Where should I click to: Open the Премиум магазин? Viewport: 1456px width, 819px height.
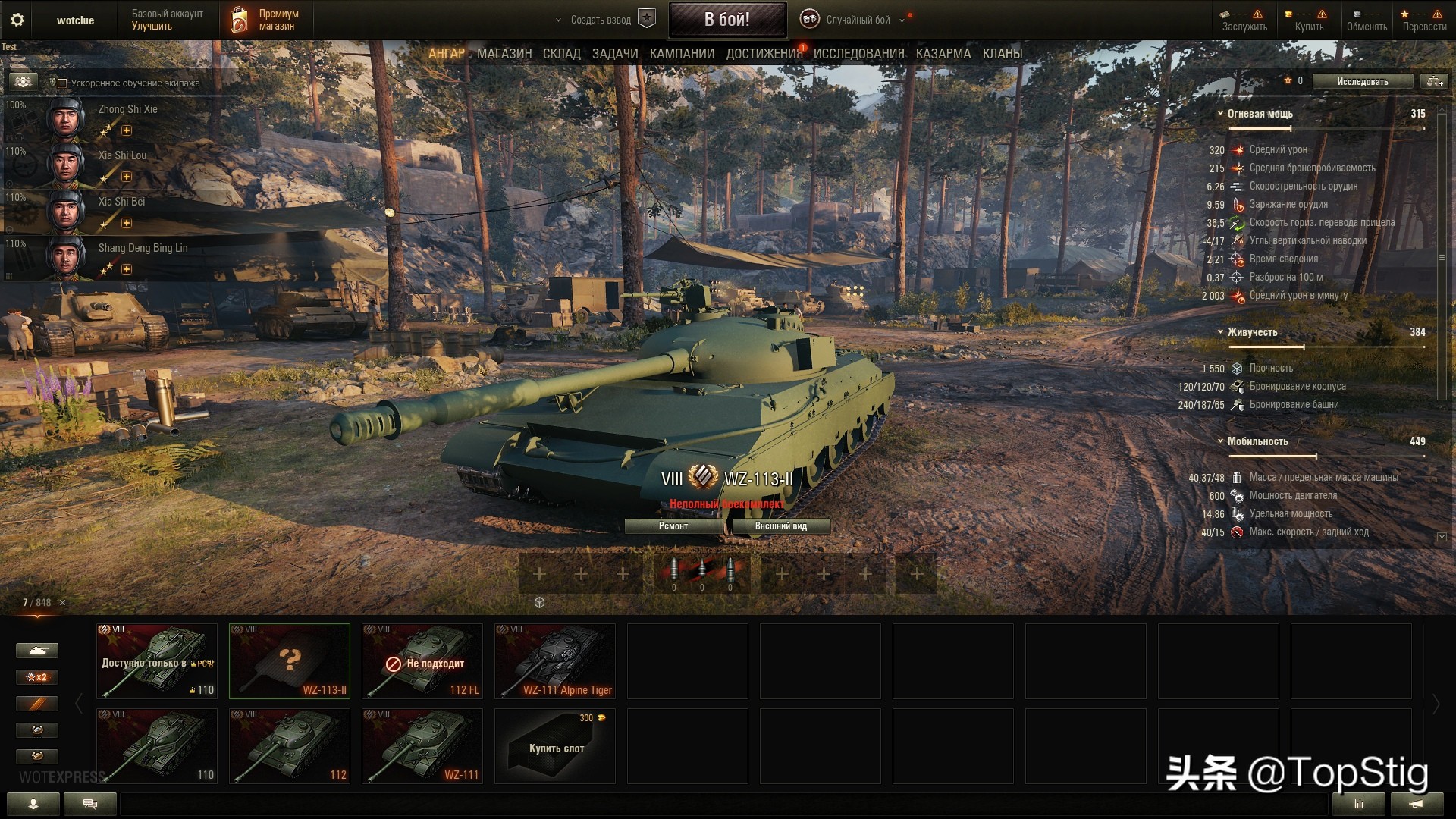tap(265, 20)
